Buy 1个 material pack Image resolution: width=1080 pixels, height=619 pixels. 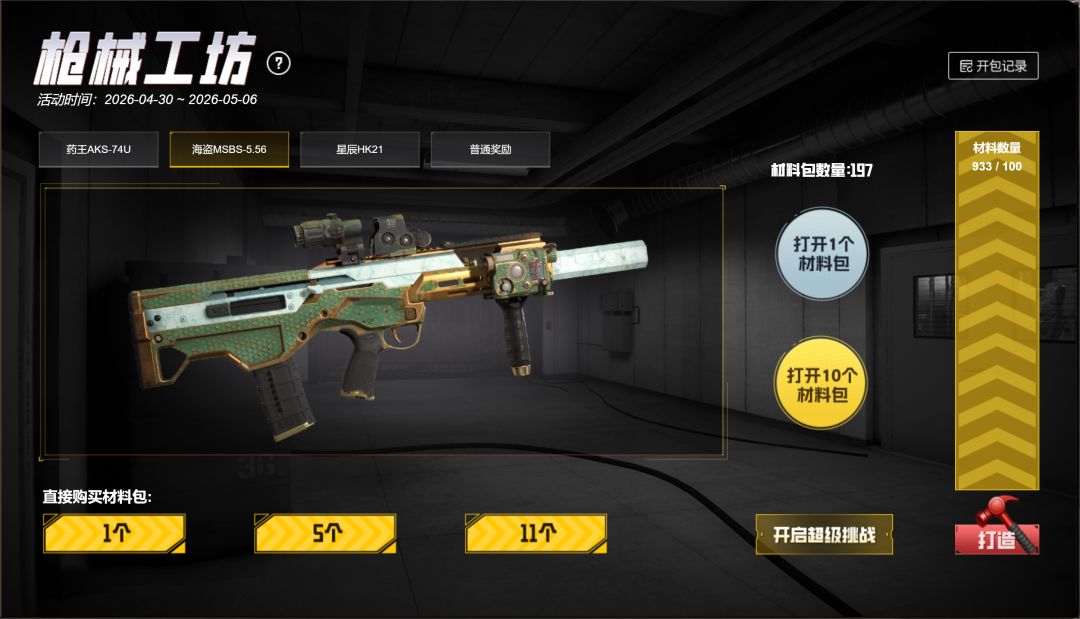point(115,533)
